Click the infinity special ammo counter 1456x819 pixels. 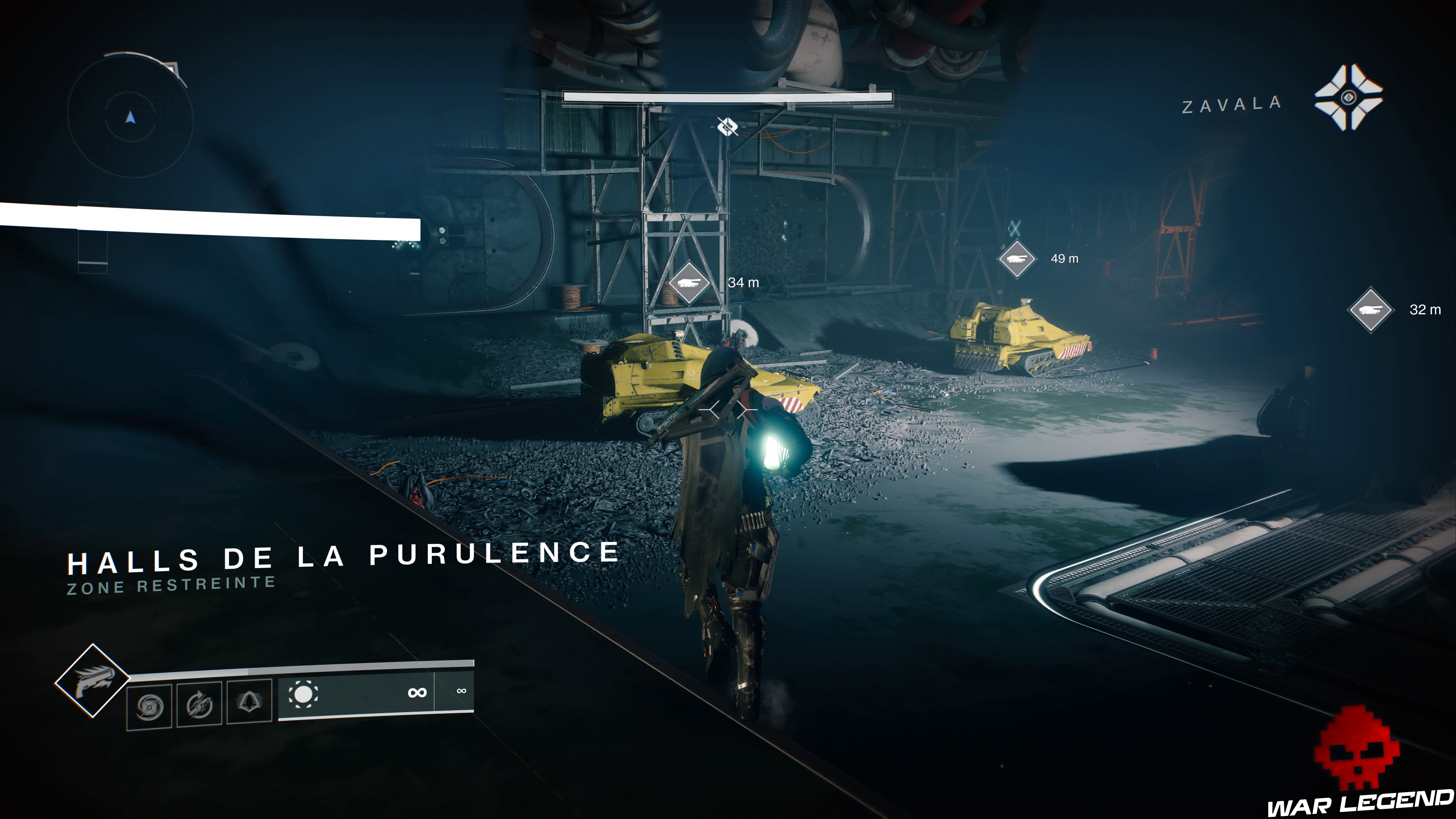click(462, 691)
